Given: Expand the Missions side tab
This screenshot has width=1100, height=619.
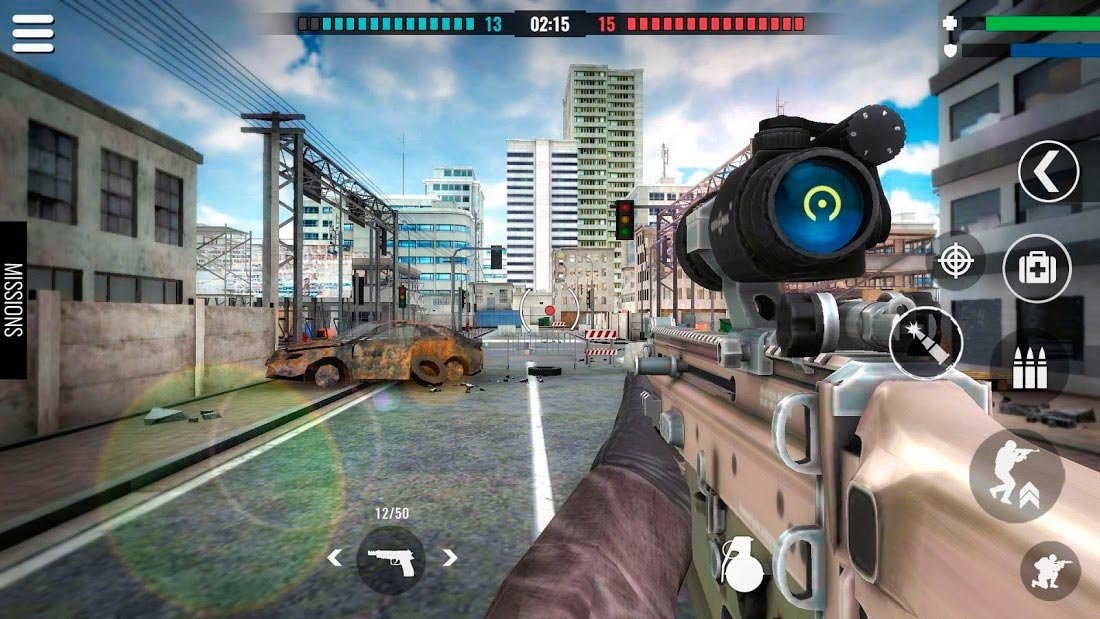Looking at the screenshot, I should click(13, 300).
